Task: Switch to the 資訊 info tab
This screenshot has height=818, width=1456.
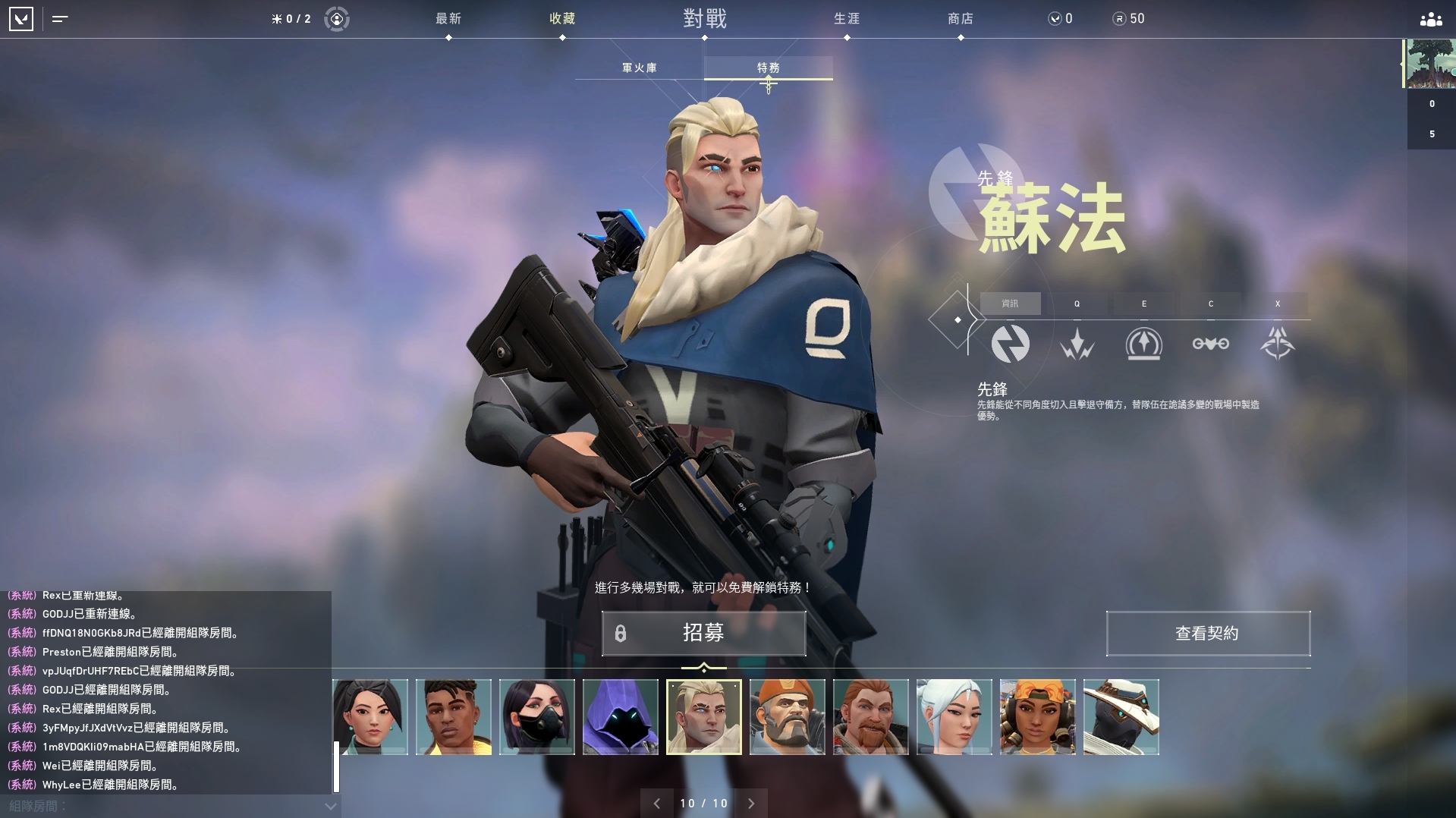Action: tap(1011, 304)
